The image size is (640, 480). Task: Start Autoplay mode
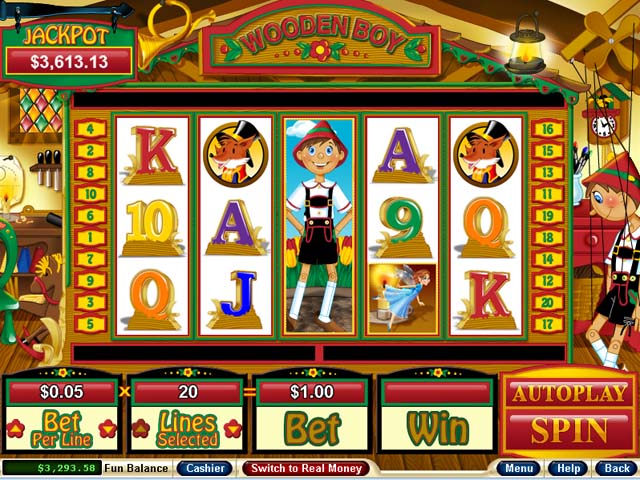point(568,393)
